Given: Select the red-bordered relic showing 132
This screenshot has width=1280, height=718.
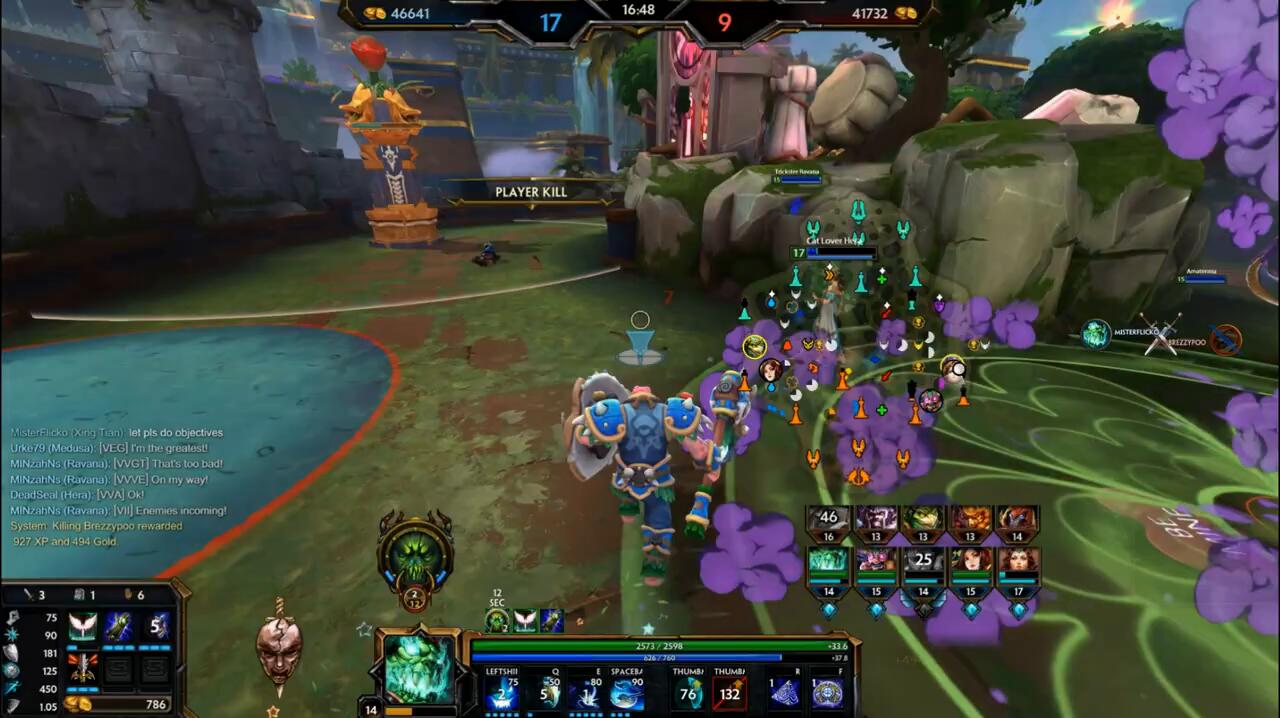Looking at the screenshot, I should 730,693.
